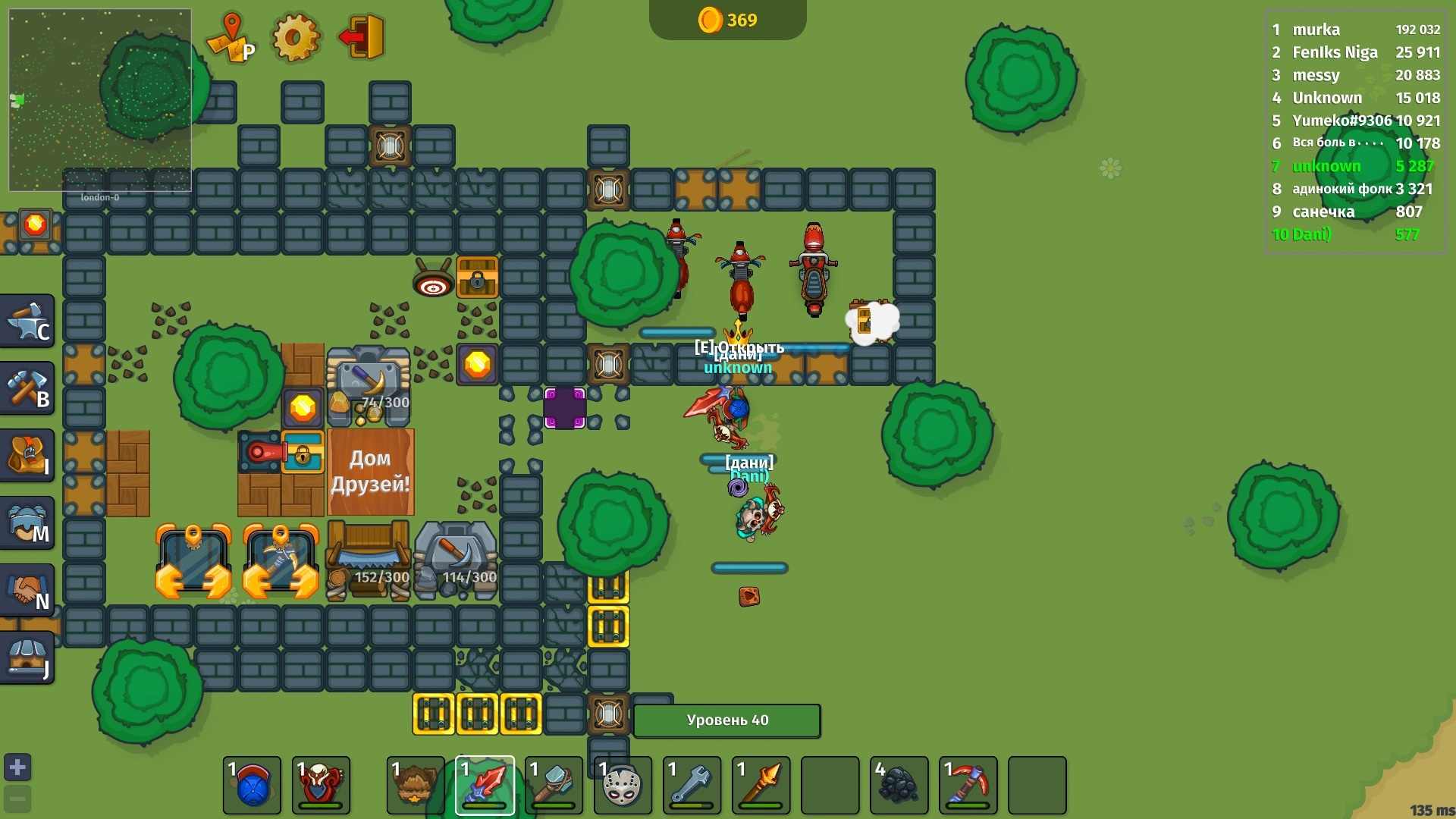This screenshot has width=1456, height=819.
Task: Click the red exit door button
Action: (x=362, y=37)
